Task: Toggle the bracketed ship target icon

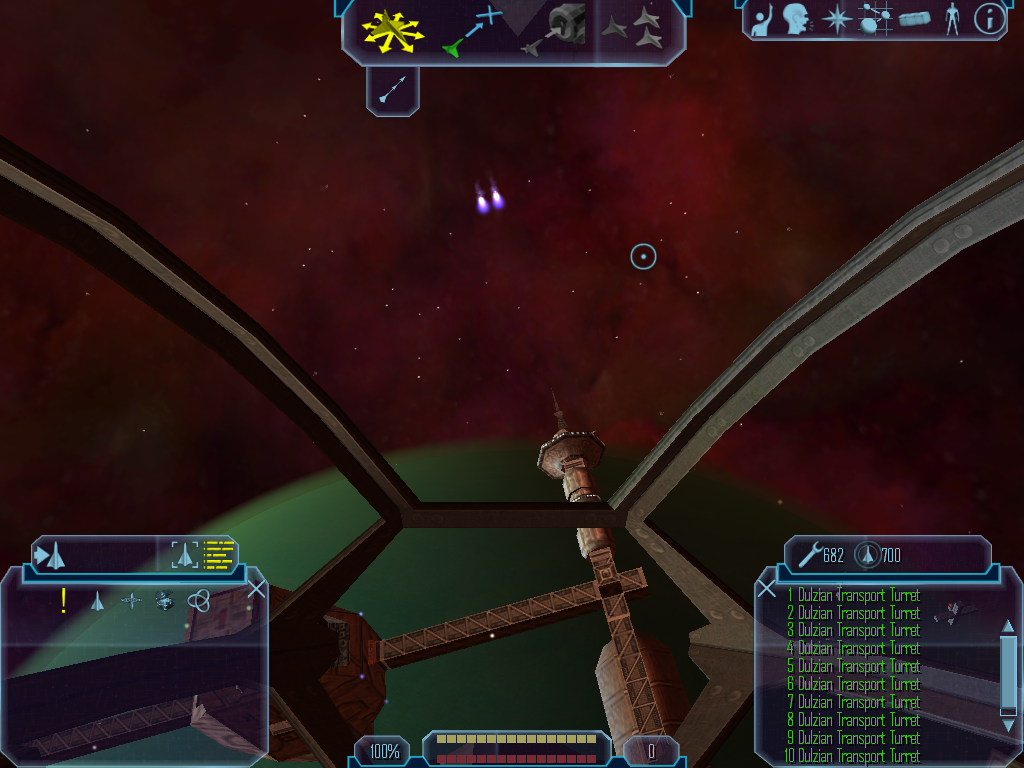Action: tap(185, 554)
